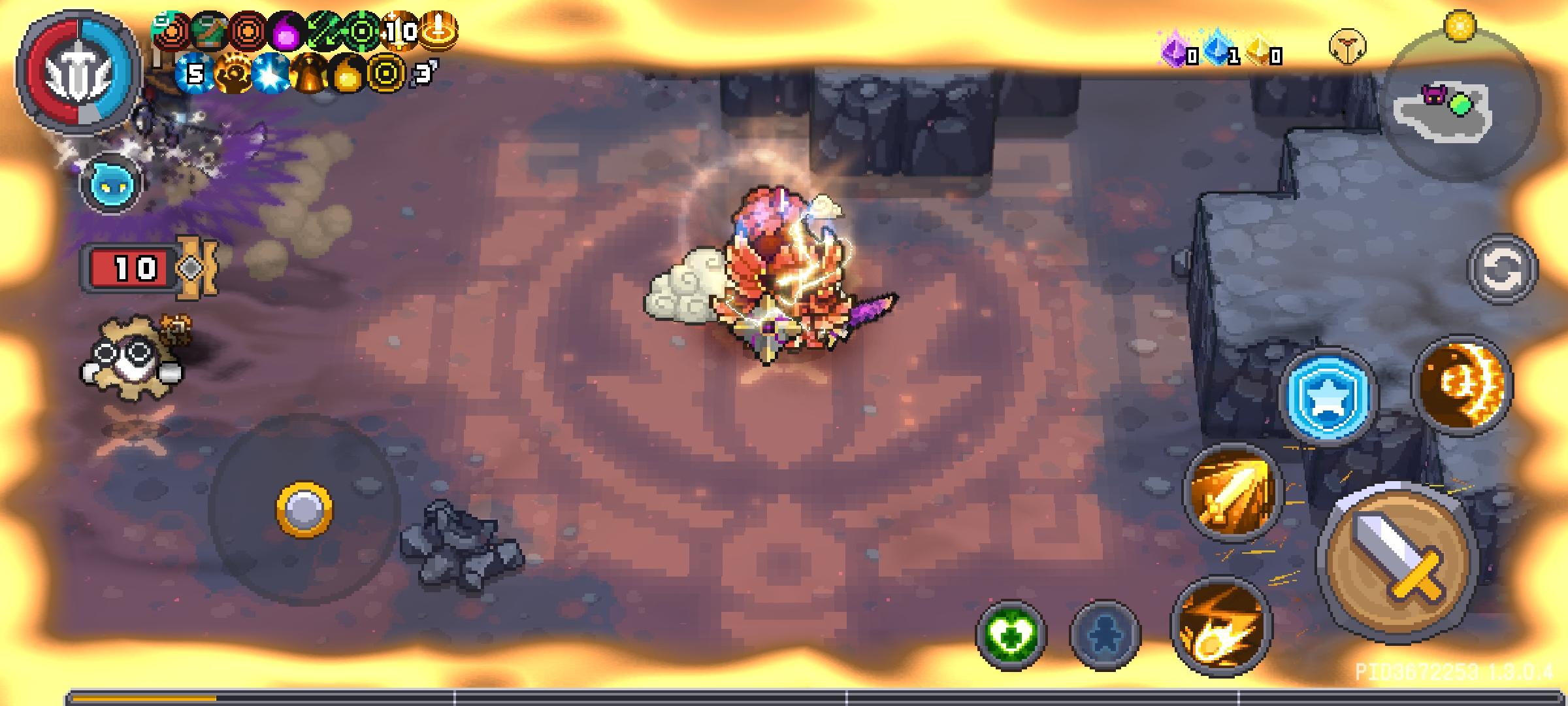The image size is (1568, 706).
Task: Inspect the blue star buff with count 5
Action: [x=194, y=72]
